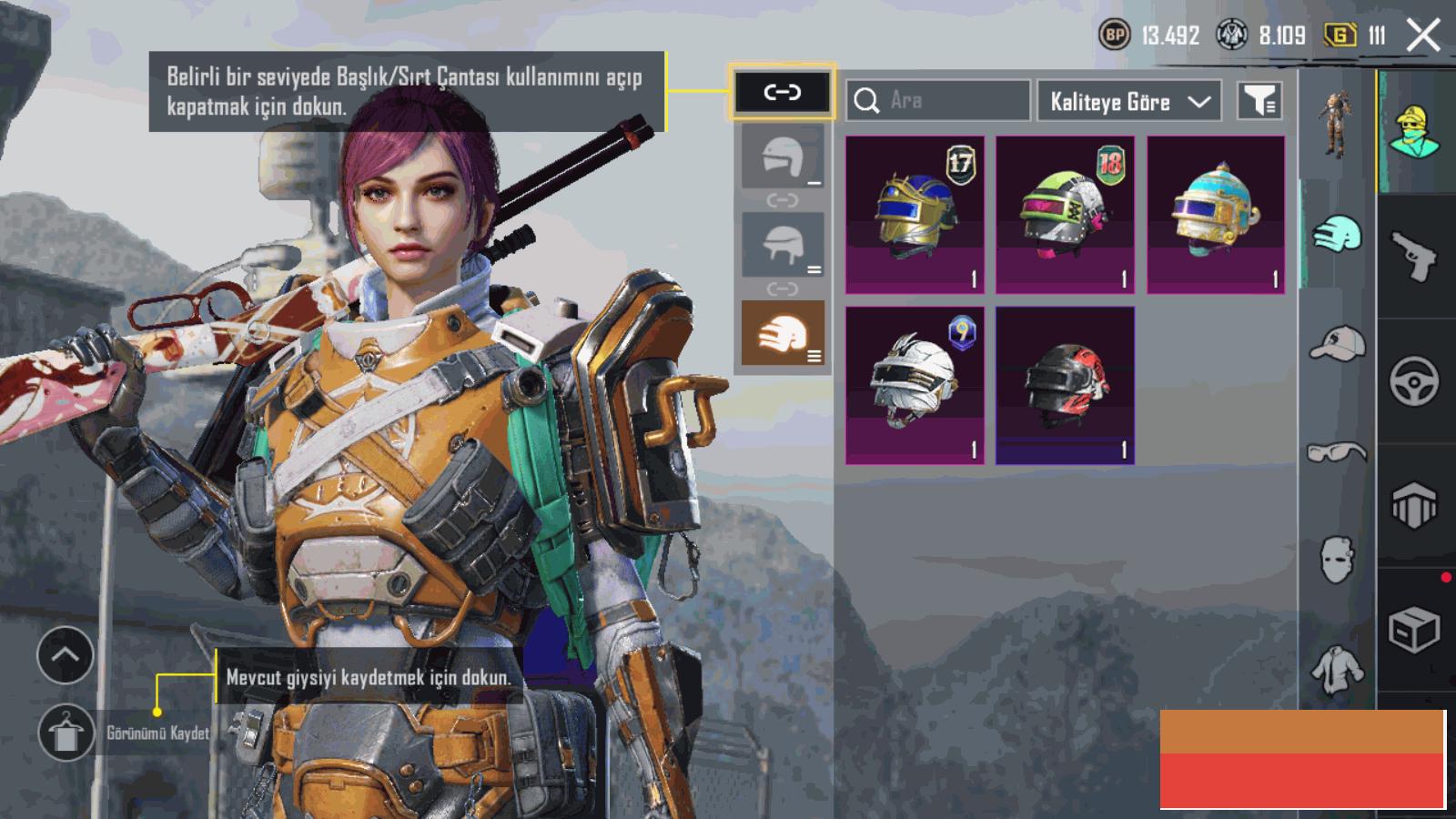Show the baseball cap headwear category

pos(1337,344)
